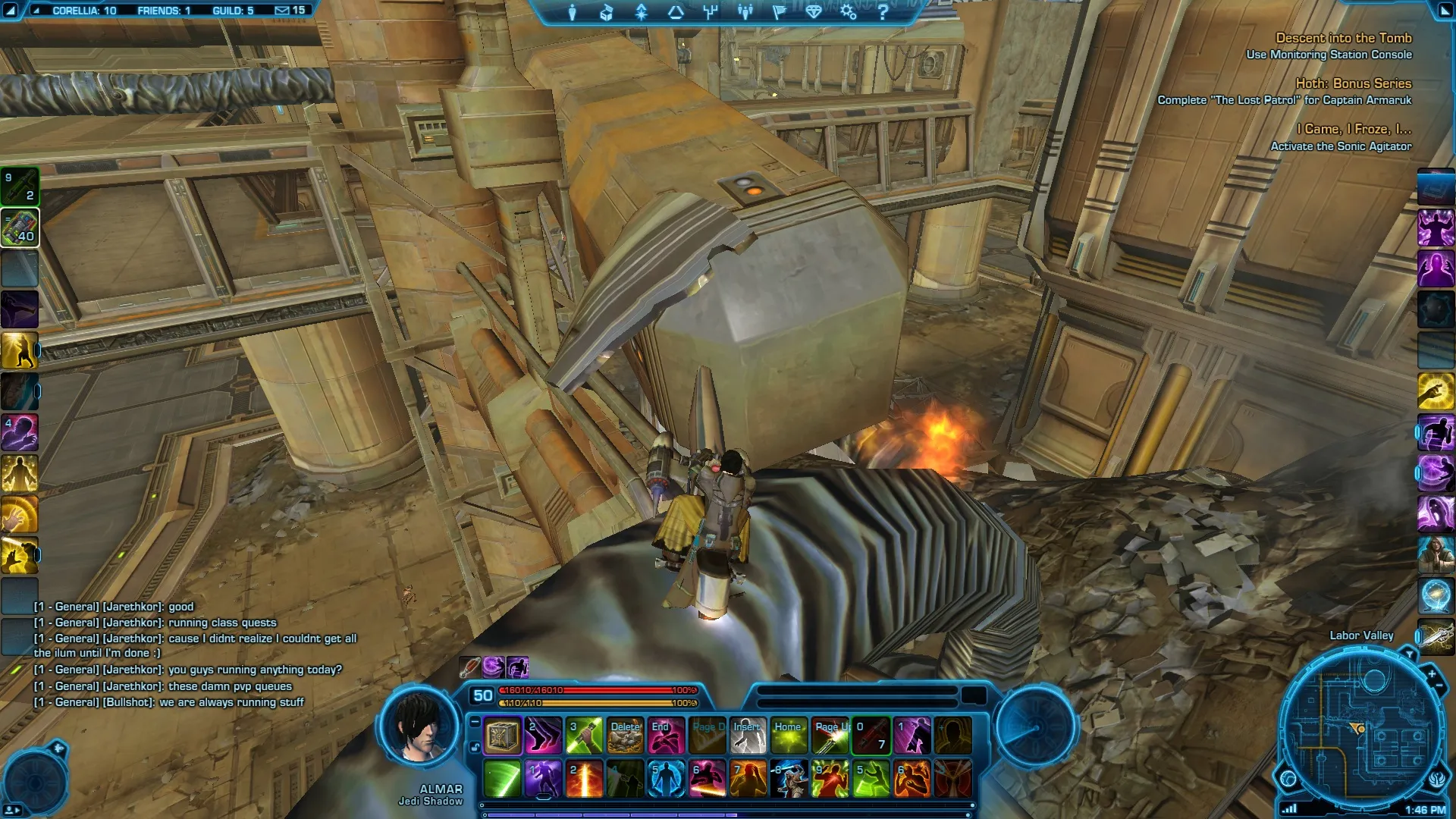1456x819 pixels.
Task: Open the world map globe button
Action: click(x=1288, y=778)
